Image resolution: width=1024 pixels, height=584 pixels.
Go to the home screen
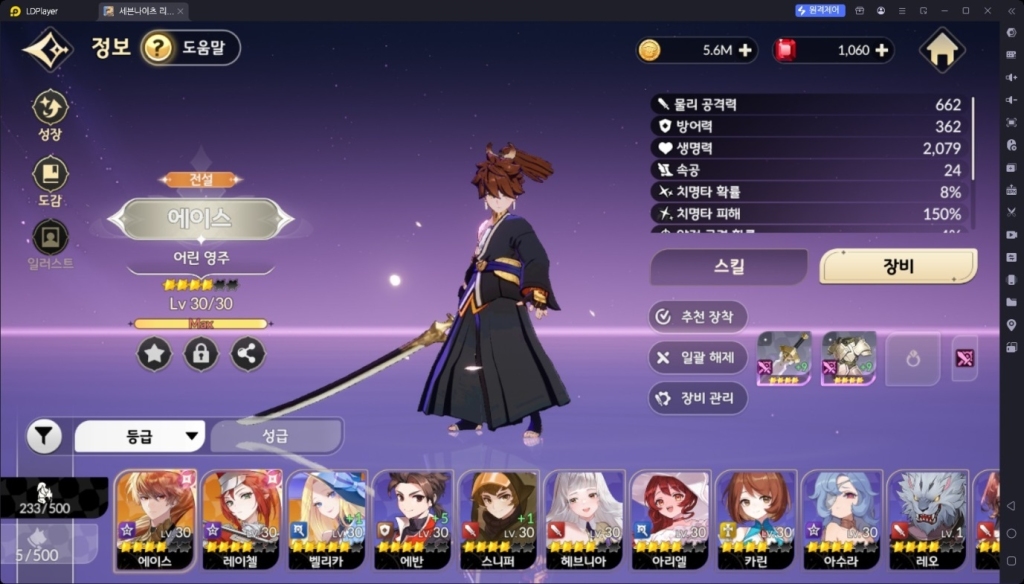(x=942, y=50)
